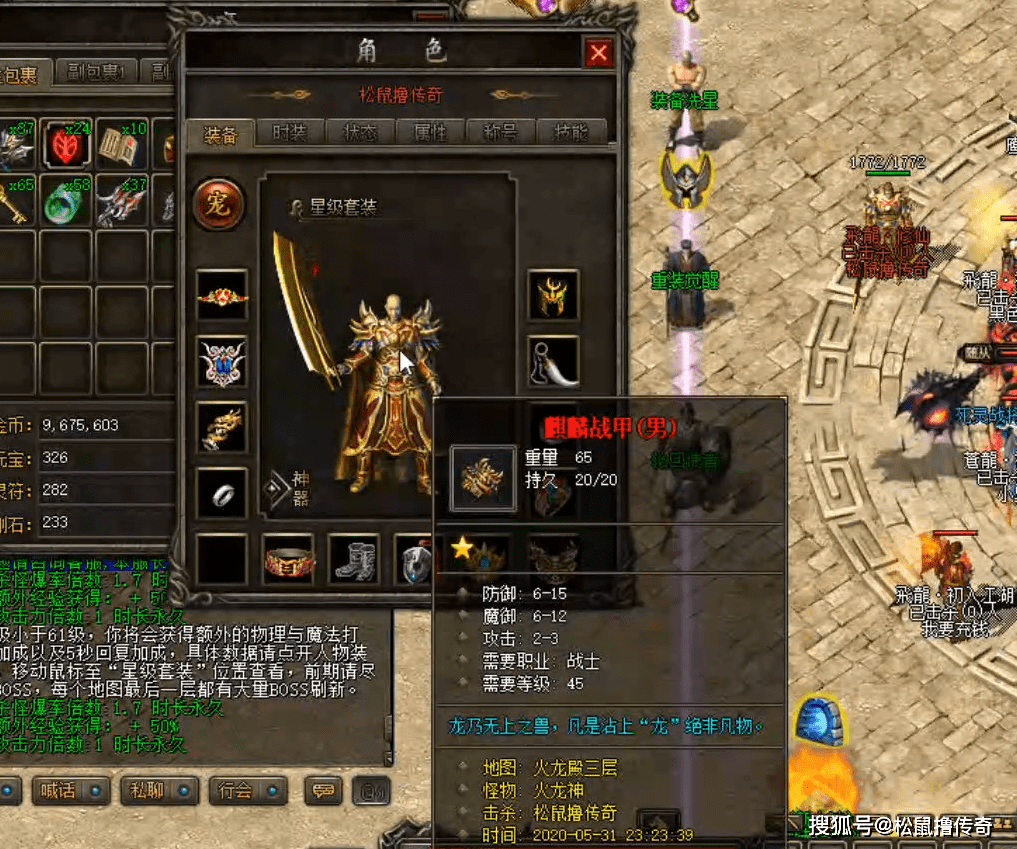
Task: Select the green jade ring stack
Action: (x=67, y=201)
